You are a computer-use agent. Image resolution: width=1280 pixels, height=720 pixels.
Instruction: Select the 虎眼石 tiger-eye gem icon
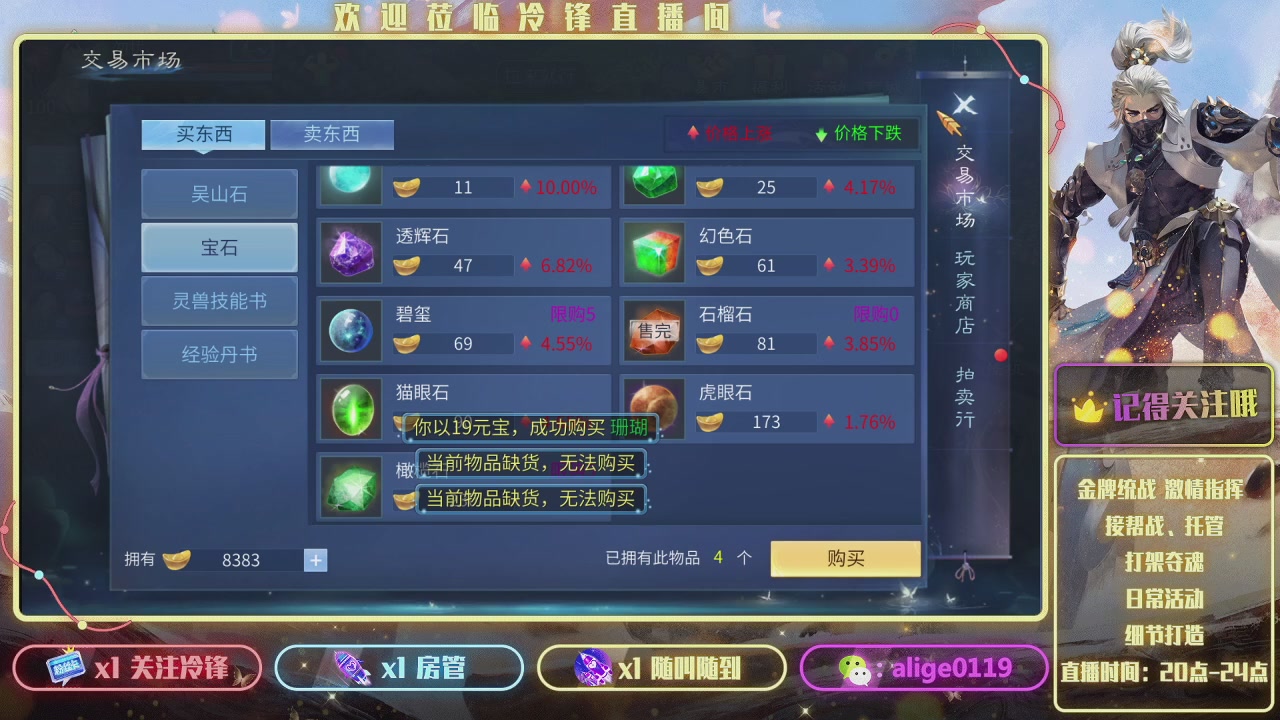point(653,408)
